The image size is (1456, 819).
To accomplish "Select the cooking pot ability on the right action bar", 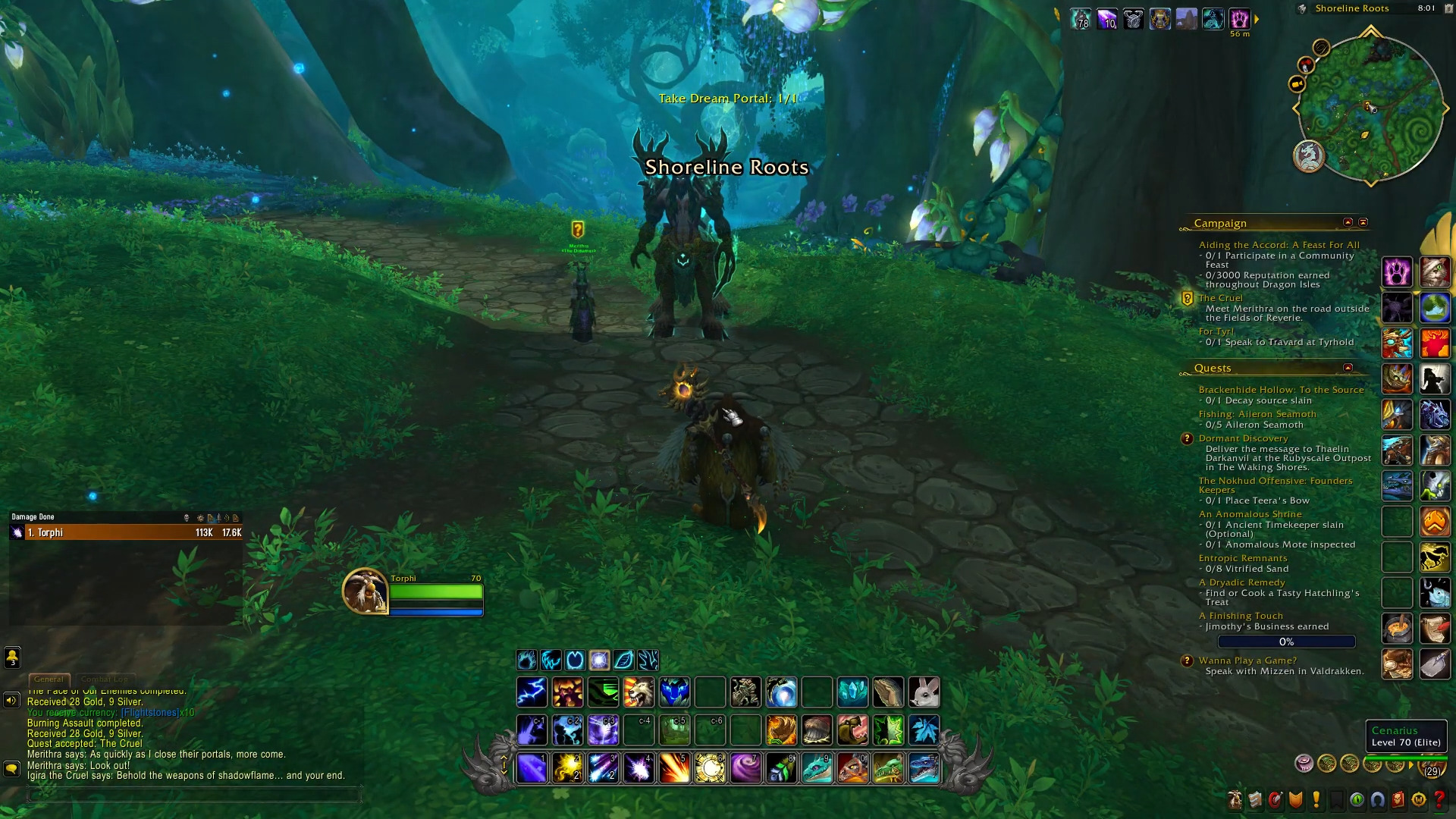I will coord(1398,627).
